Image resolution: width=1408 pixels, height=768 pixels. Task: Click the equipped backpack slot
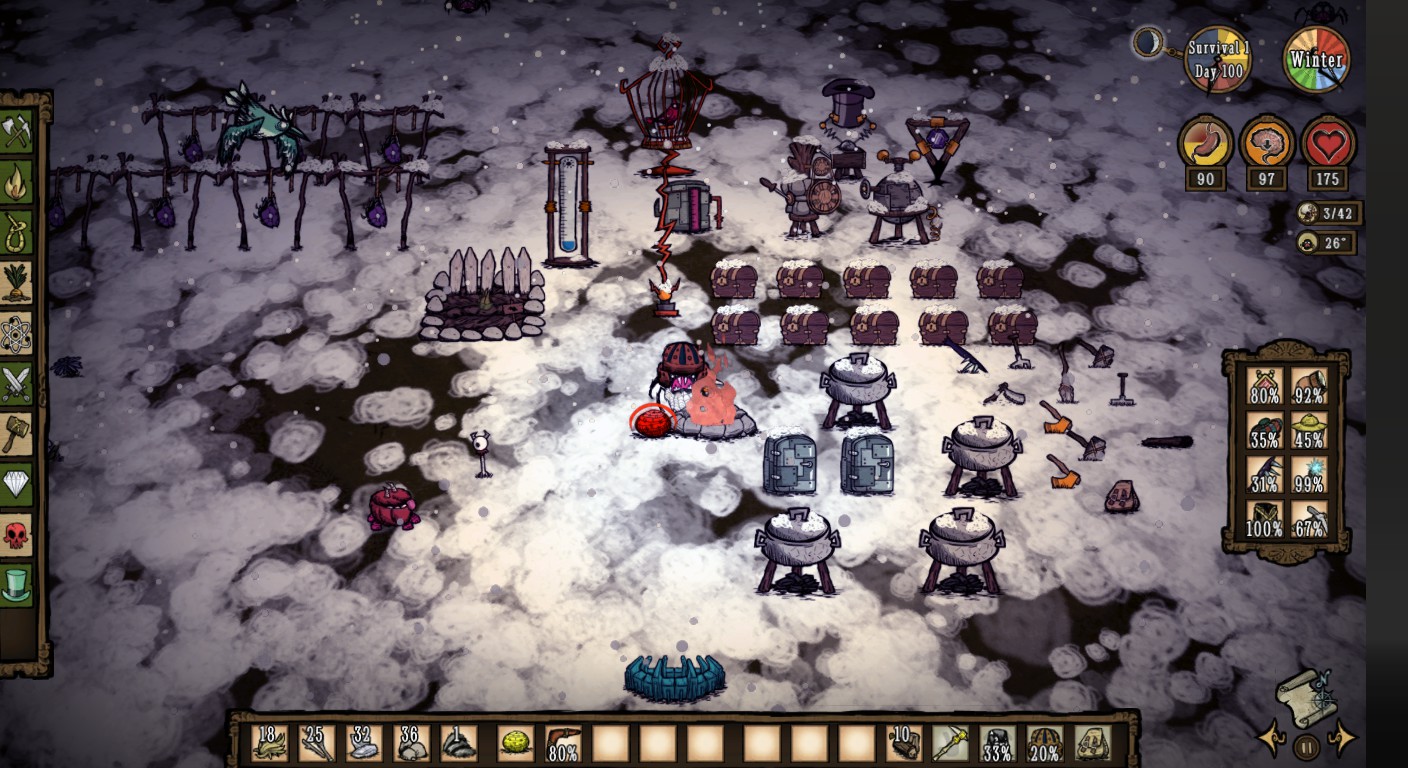tap(1092, 743)
